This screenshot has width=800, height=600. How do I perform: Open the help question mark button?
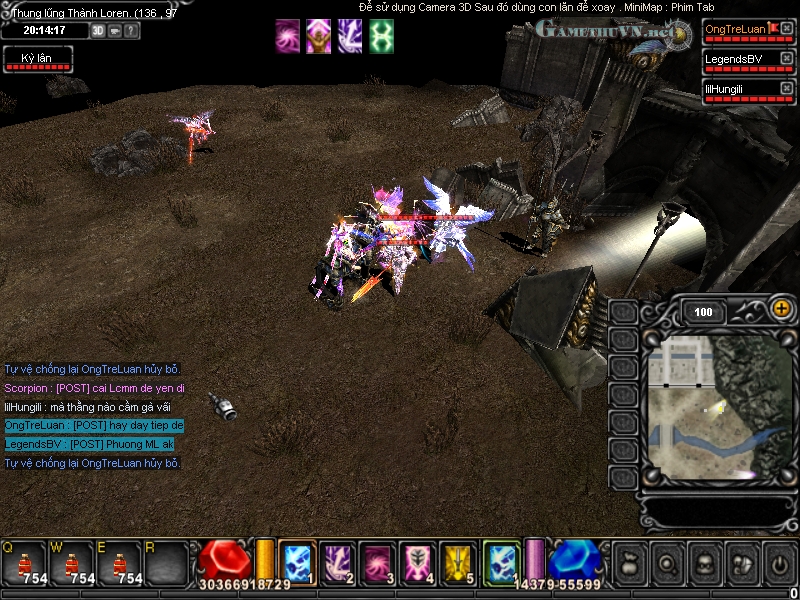coord(132,31)
